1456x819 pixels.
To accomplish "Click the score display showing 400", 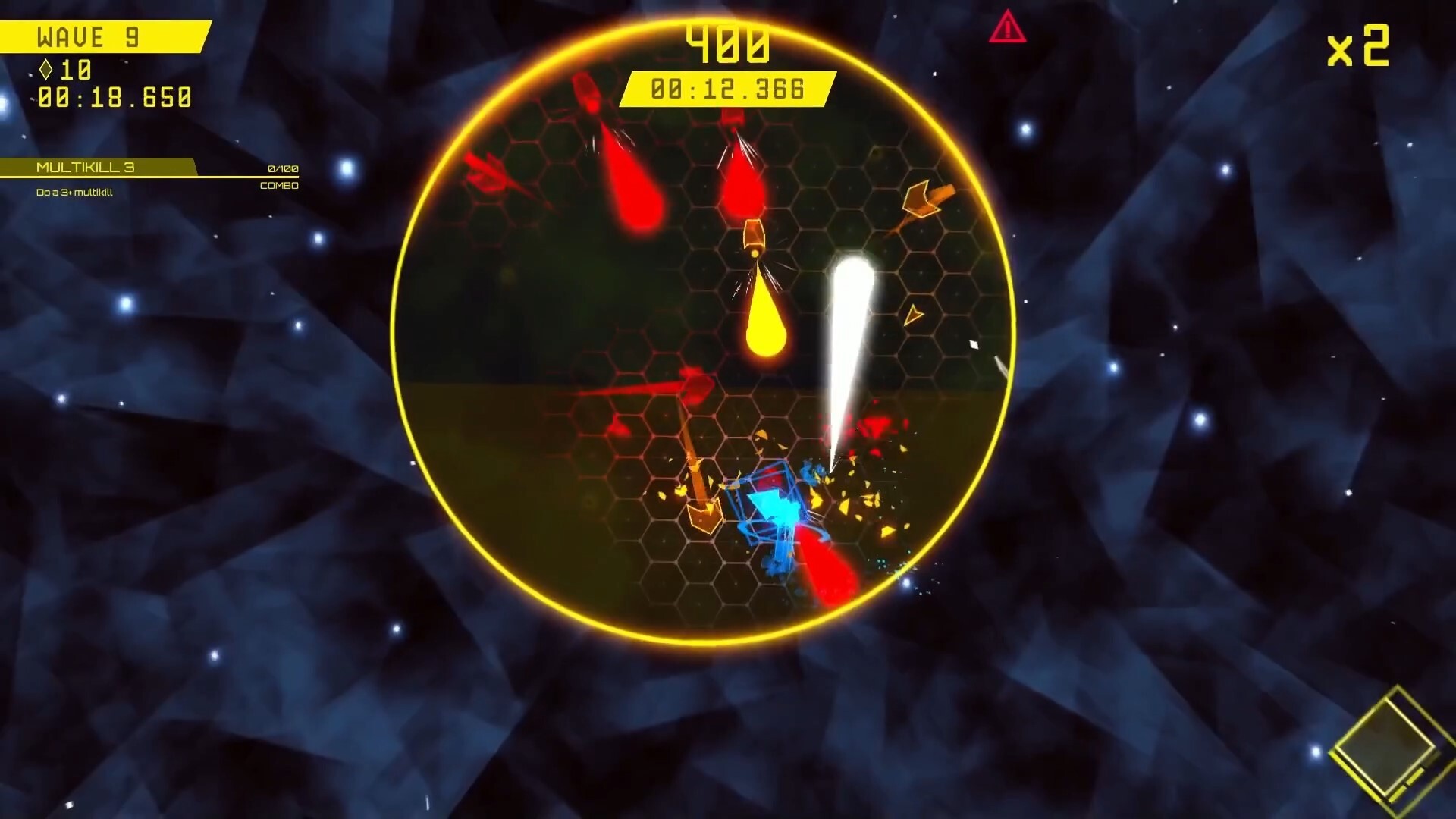I will point(728,44).
